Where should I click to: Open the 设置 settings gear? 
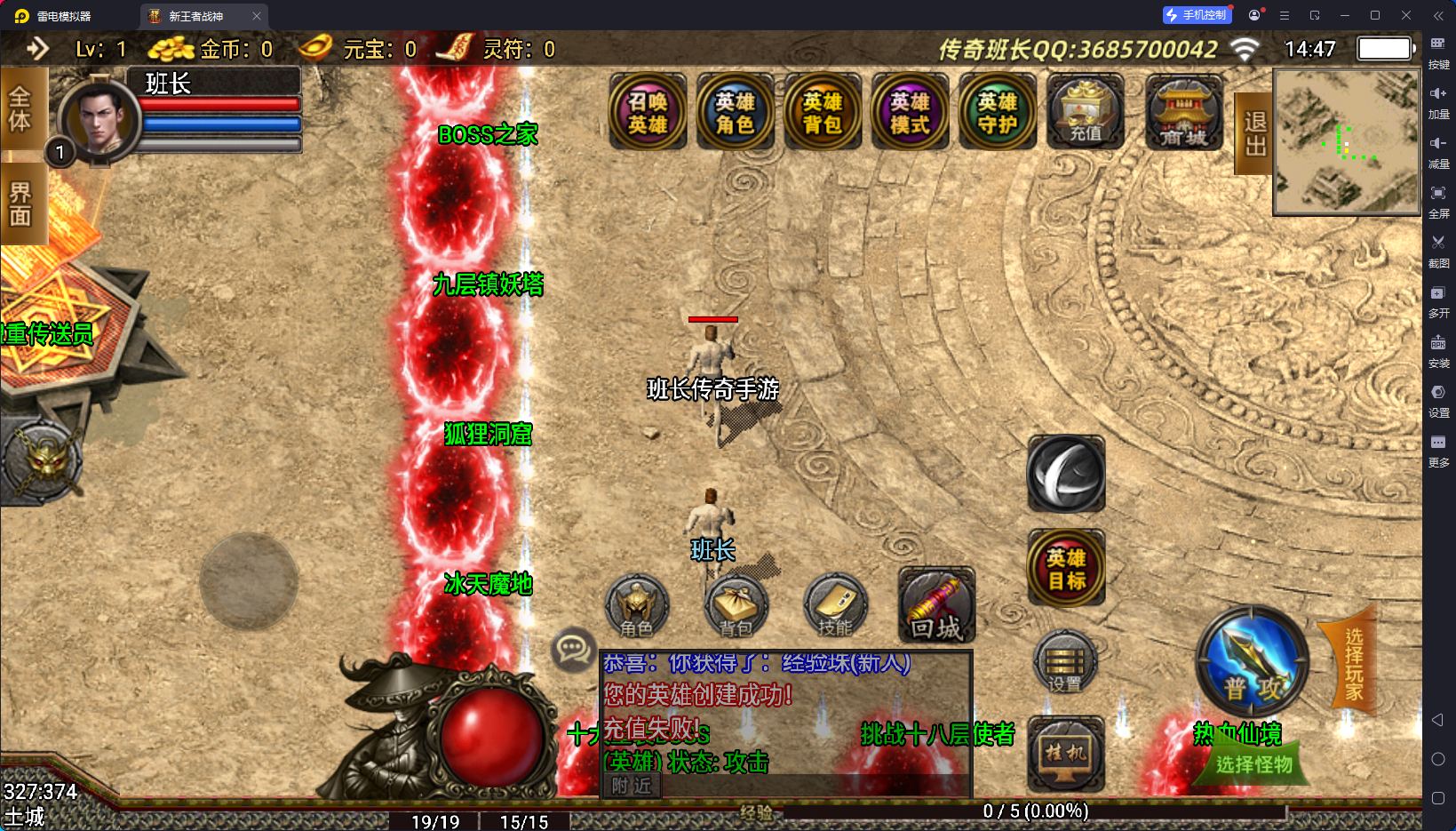(x=1064, y=663)
